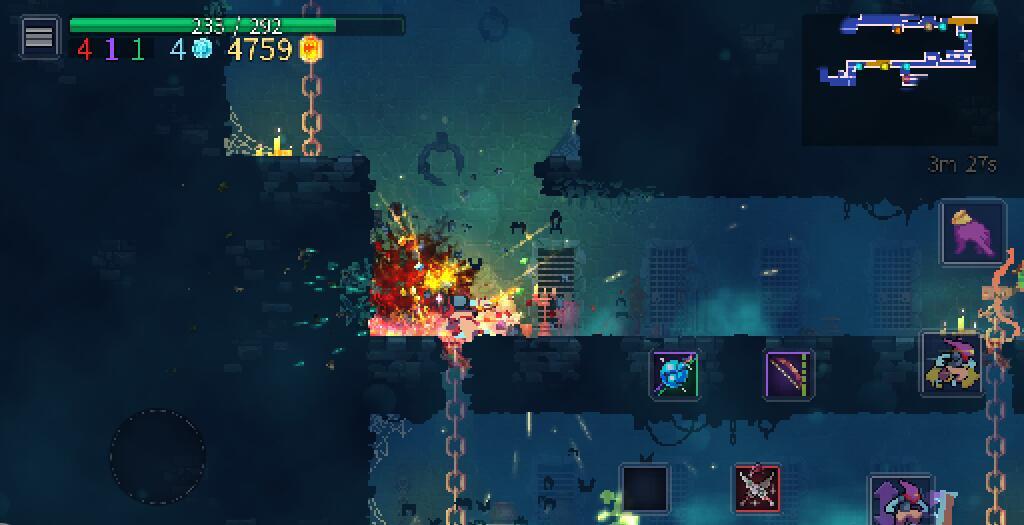Fire the bow weapon slot

(x=789, y=375)
